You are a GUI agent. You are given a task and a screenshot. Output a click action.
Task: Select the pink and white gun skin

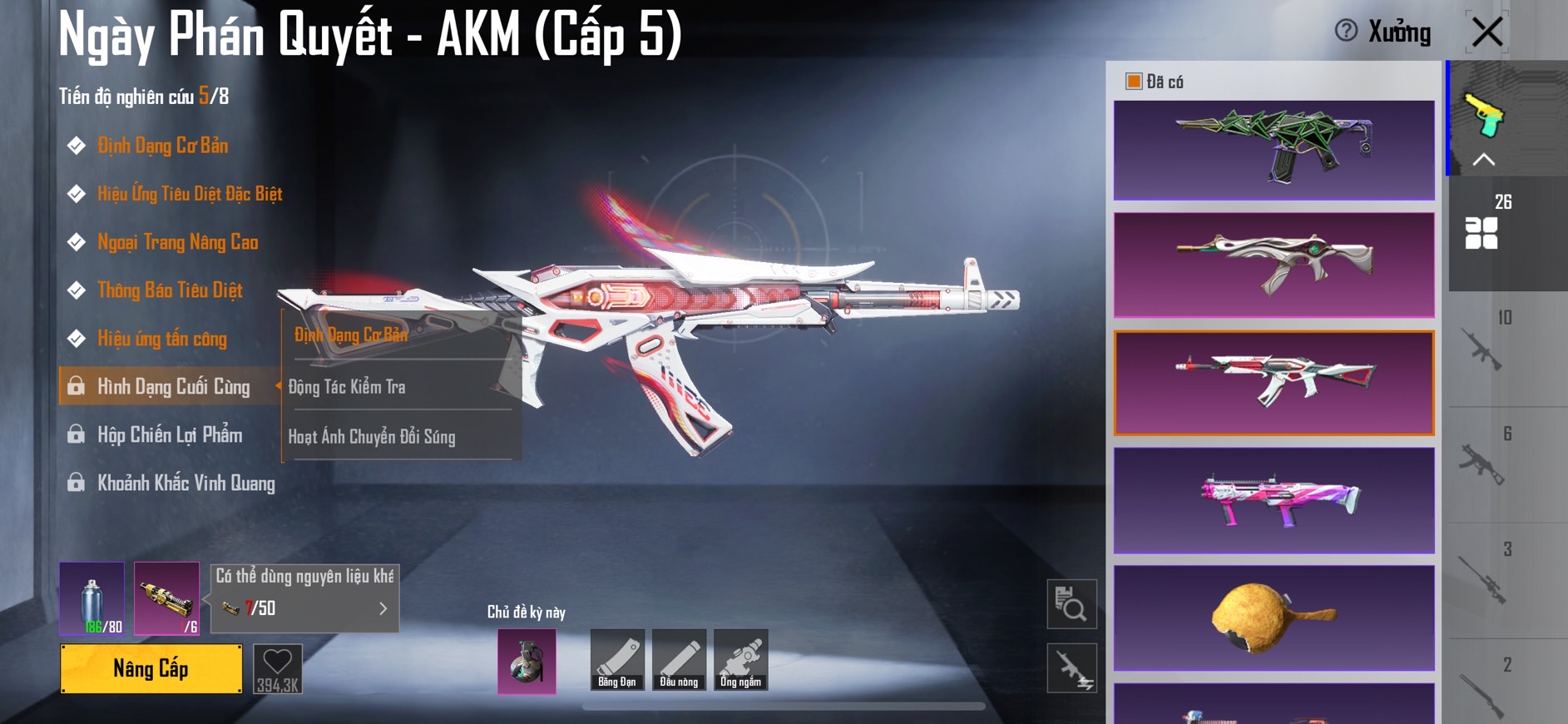[1274, 500]
